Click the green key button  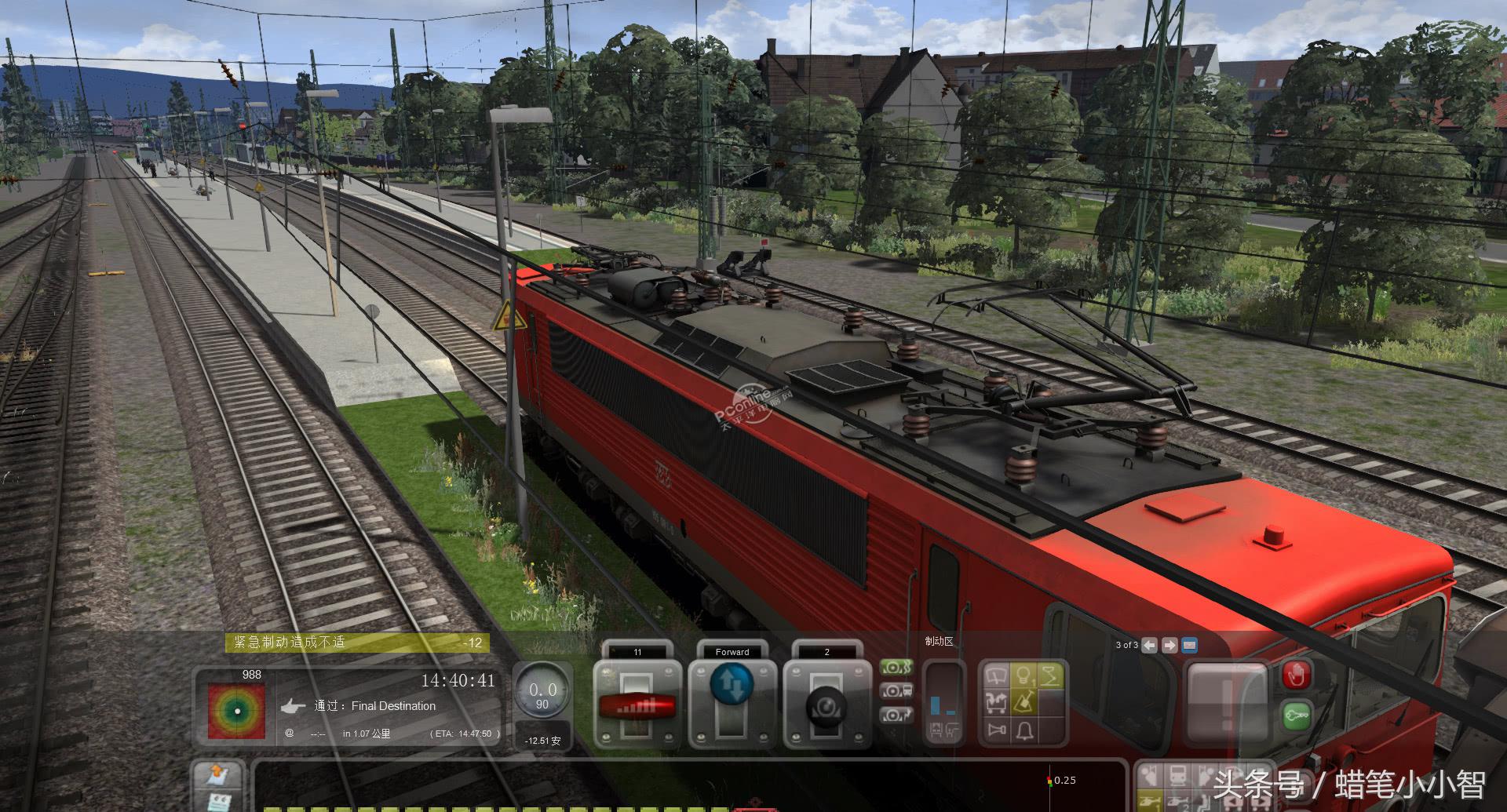1296,716
